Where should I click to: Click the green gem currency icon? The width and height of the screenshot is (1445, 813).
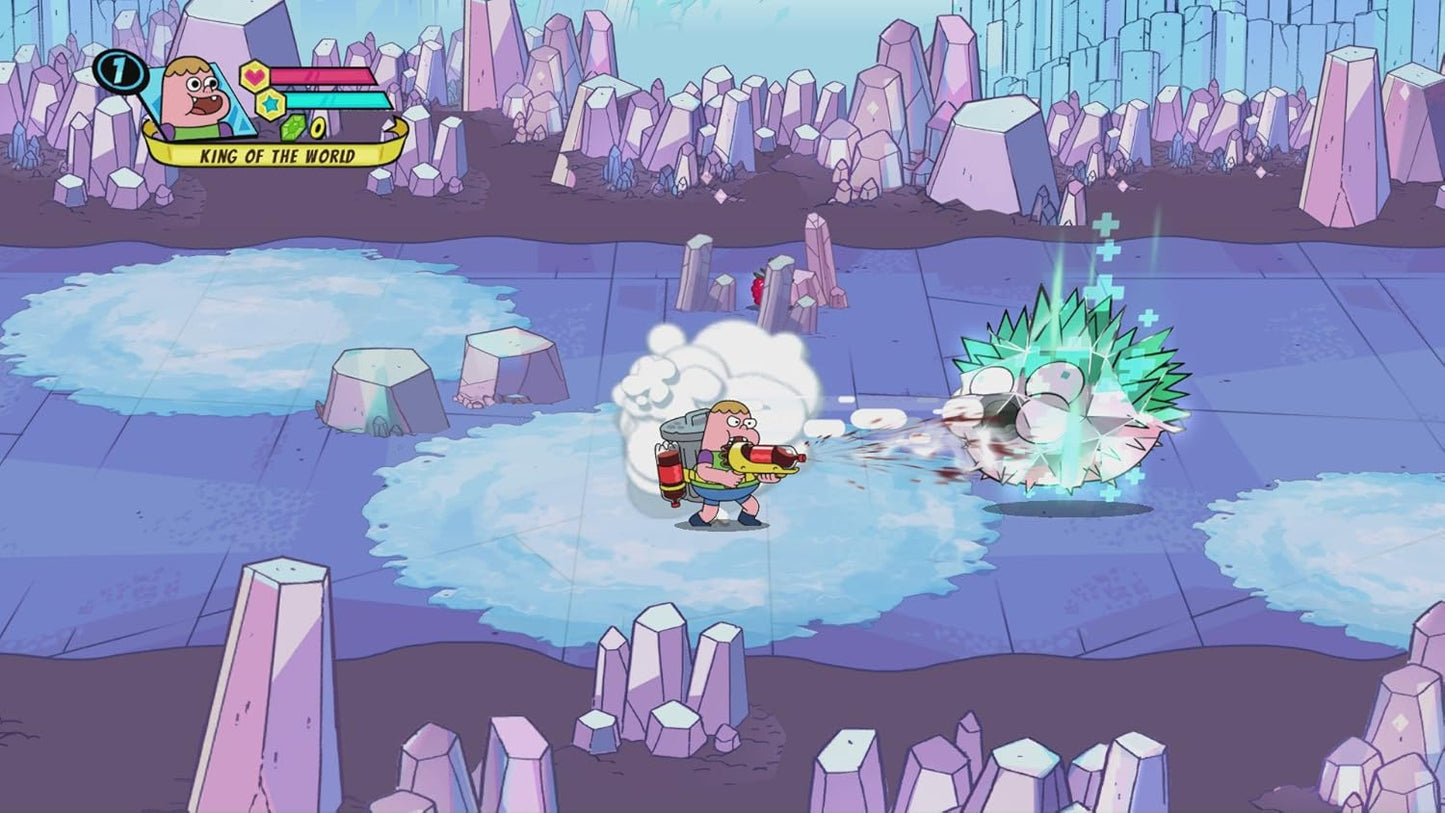[295, 127]
